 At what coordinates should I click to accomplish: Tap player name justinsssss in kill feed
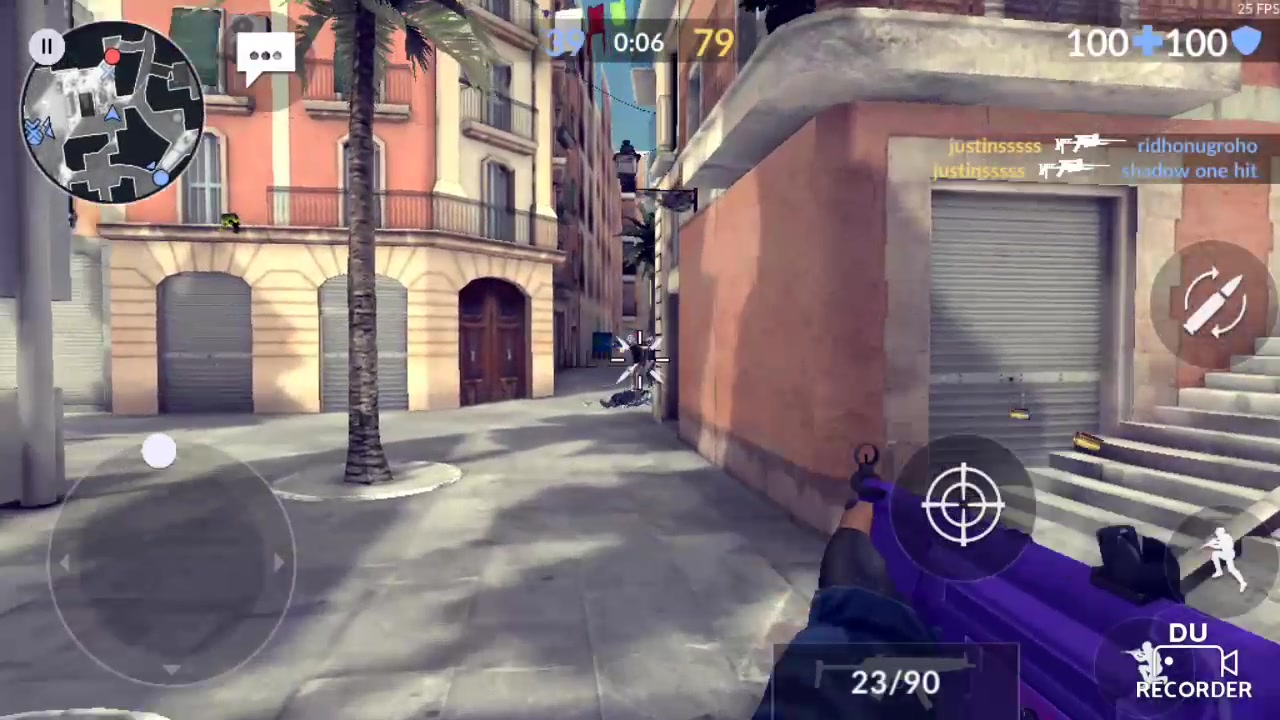[993, 146]
